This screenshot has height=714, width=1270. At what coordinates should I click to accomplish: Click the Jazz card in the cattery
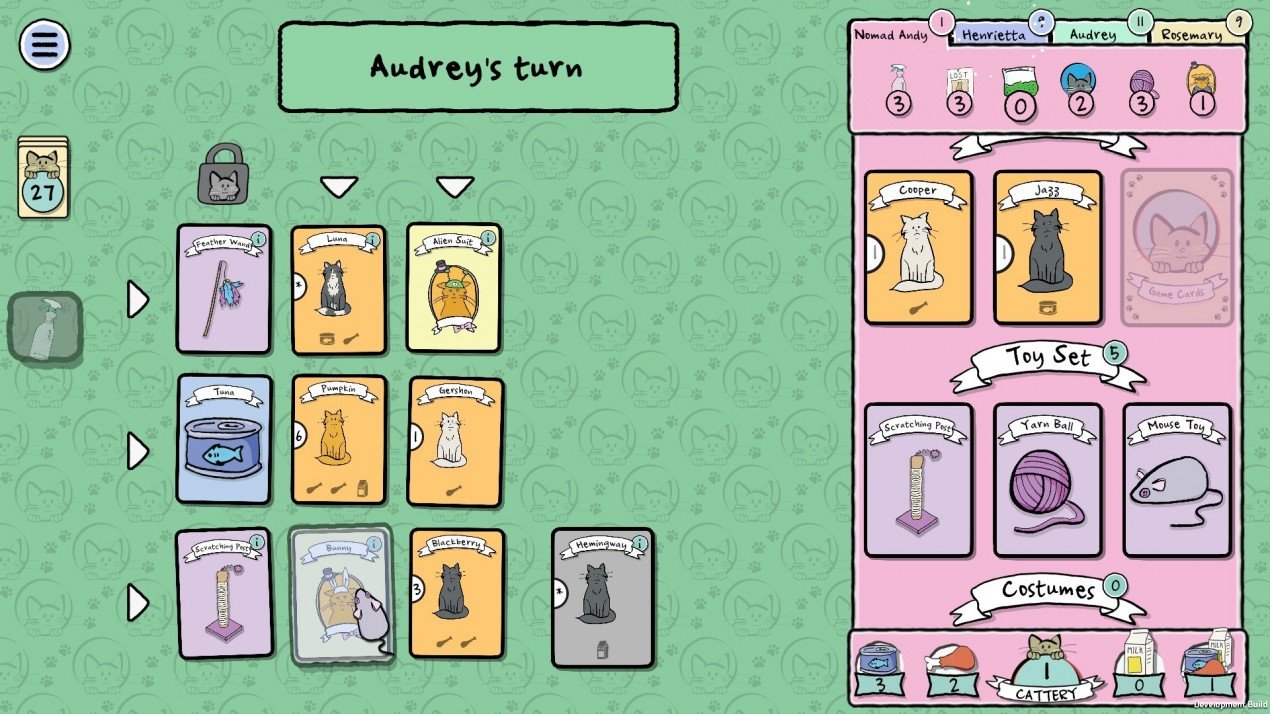pos(1048,248)
